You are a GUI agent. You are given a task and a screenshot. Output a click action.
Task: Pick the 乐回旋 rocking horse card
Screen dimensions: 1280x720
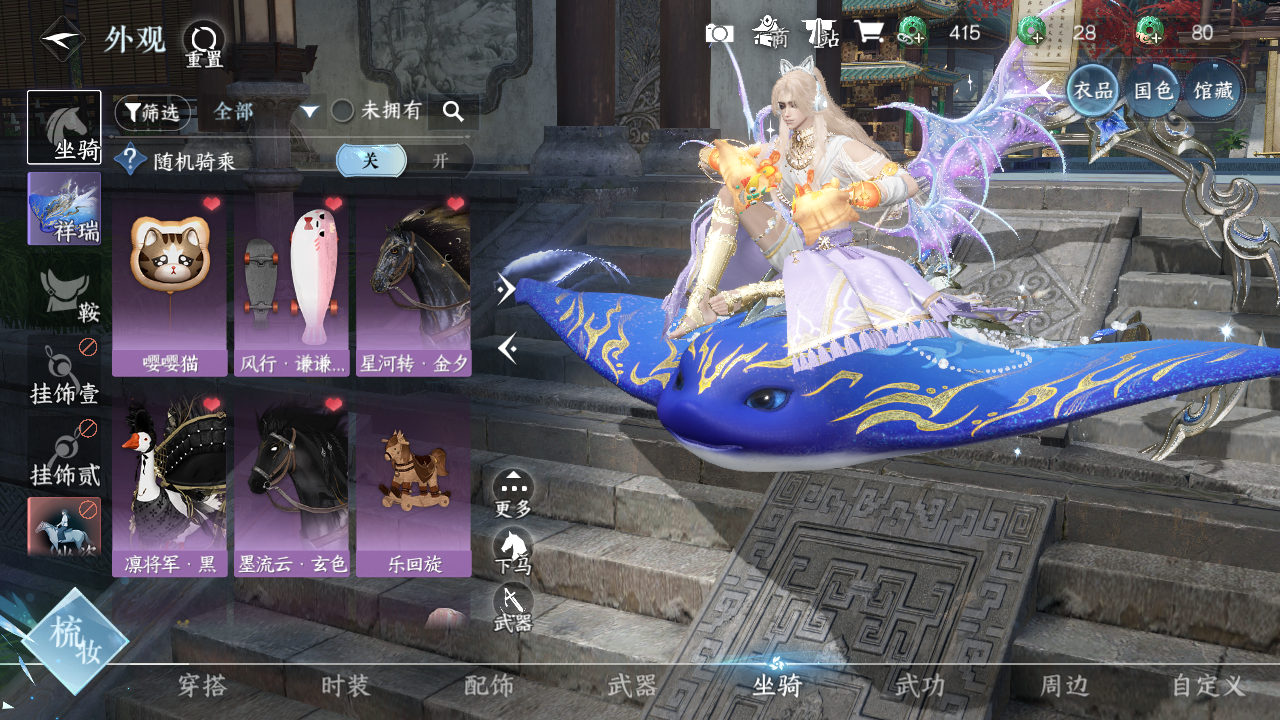point(413,486)
